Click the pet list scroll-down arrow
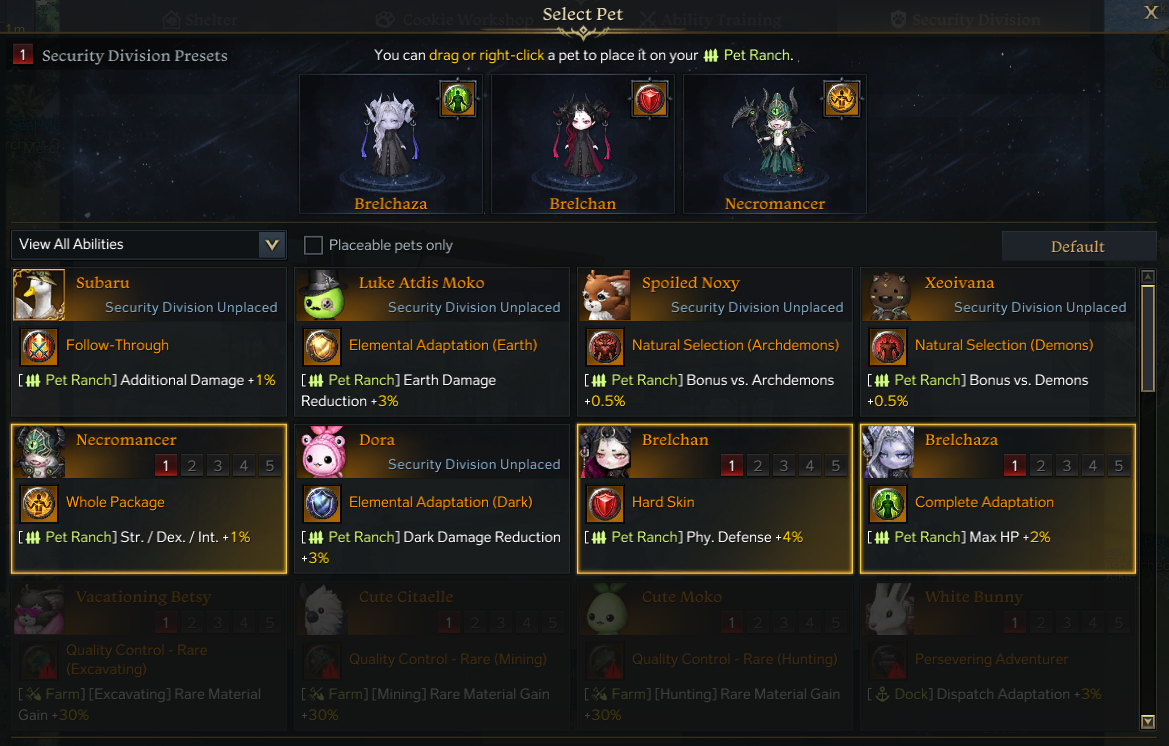 pyautogui.click(x=1148, y=721)
